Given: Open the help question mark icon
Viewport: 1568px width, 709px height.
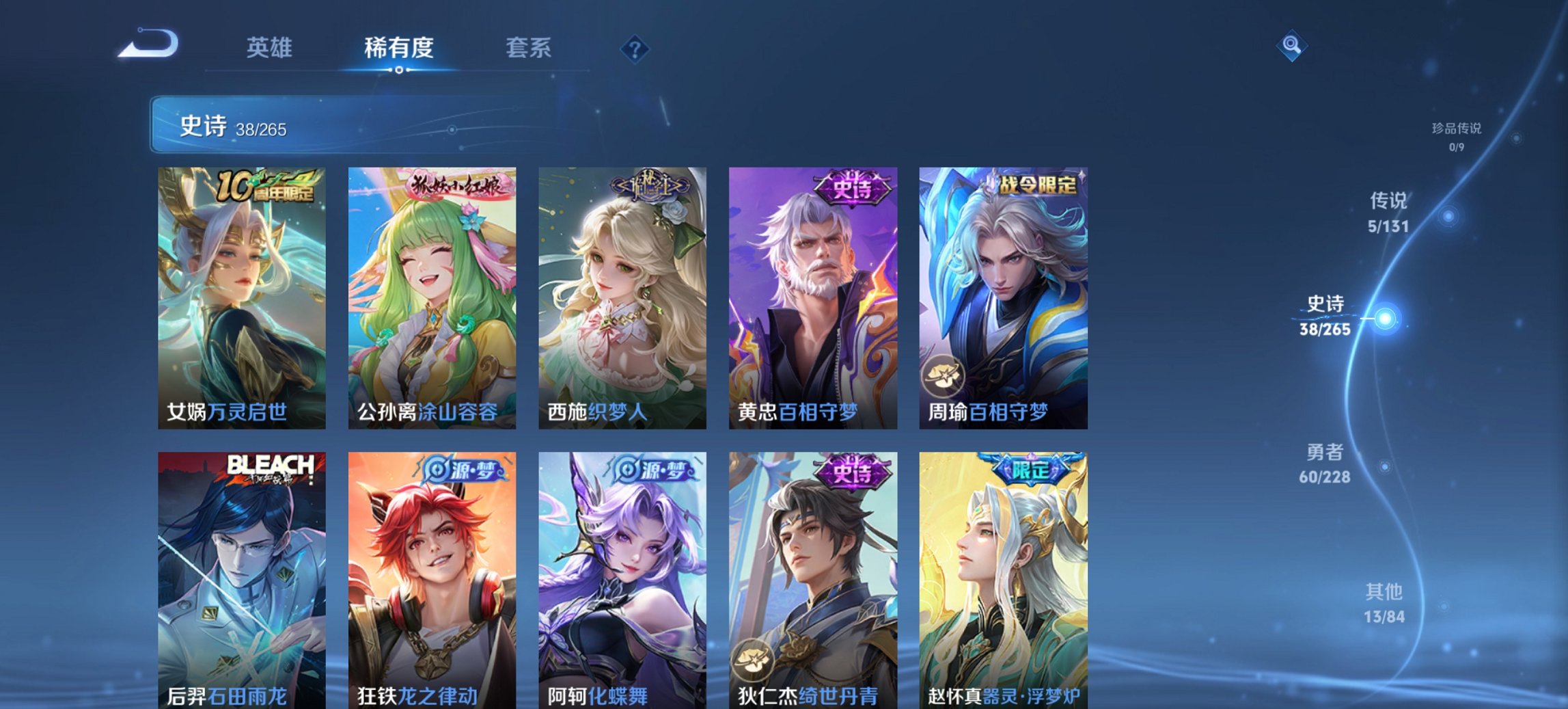Looking at the screenshot, I should tap(634, 48).
